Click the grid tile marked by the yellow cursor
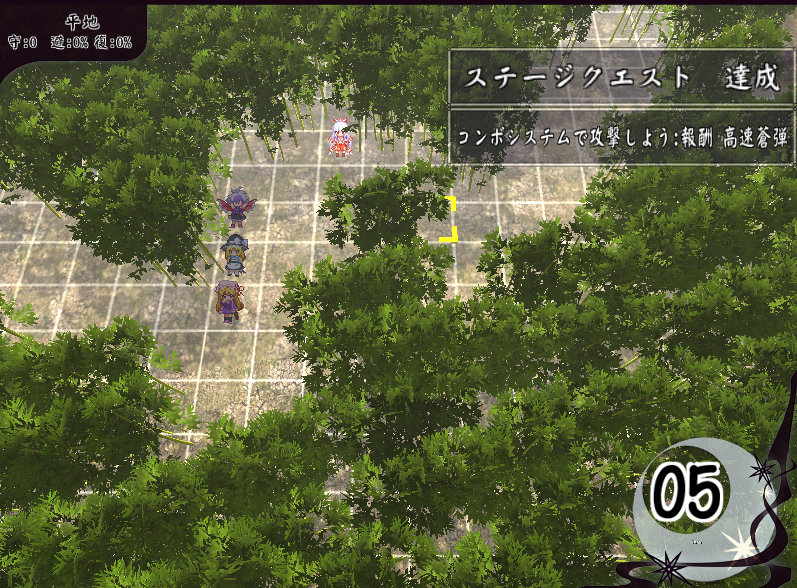The image size is (797, 588). pyautogui.click(x=432, y=219)
